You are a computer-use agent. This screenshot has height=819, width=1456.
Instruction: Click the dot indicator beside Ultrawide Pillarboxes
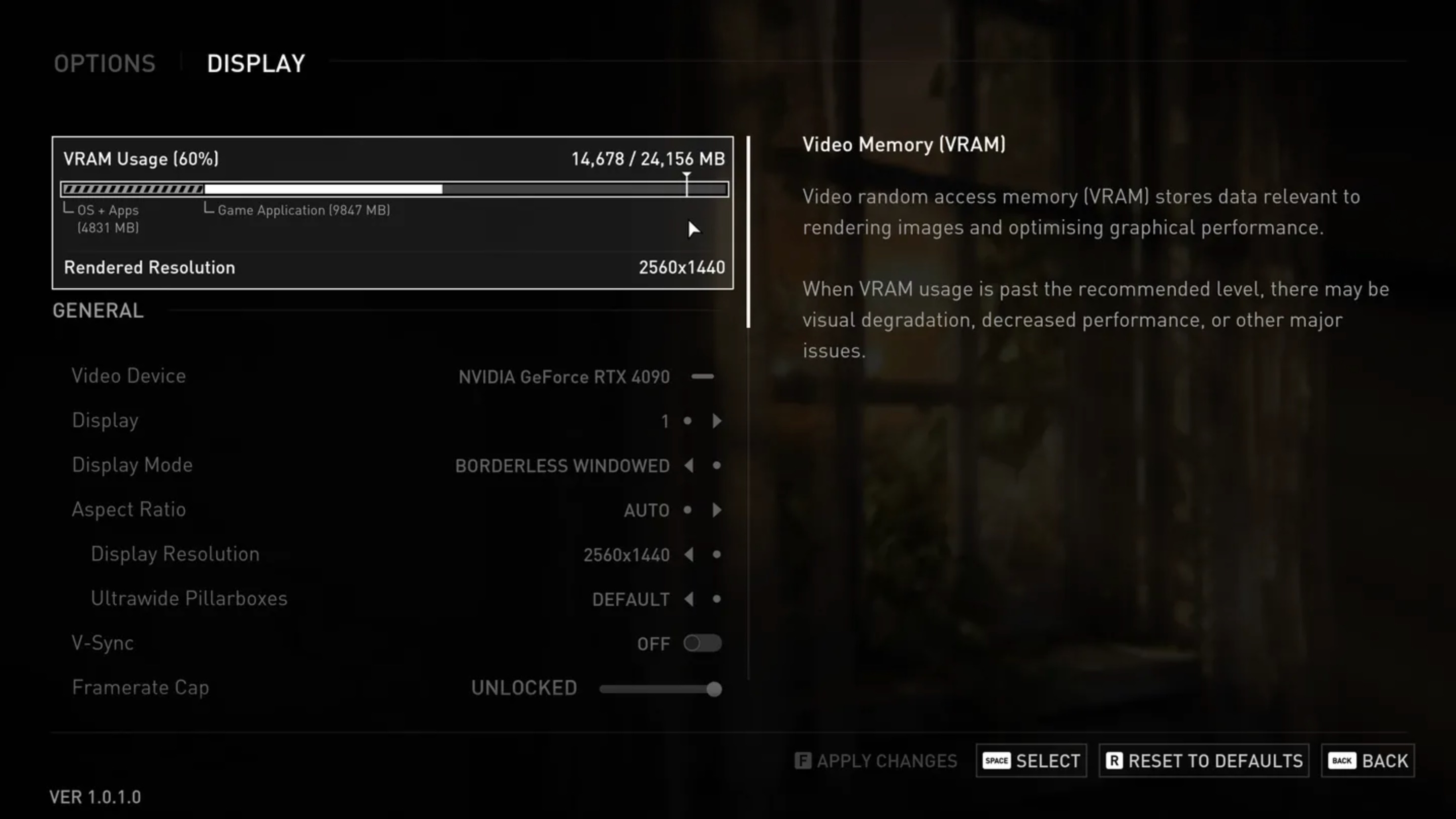(x=718, y=599)
